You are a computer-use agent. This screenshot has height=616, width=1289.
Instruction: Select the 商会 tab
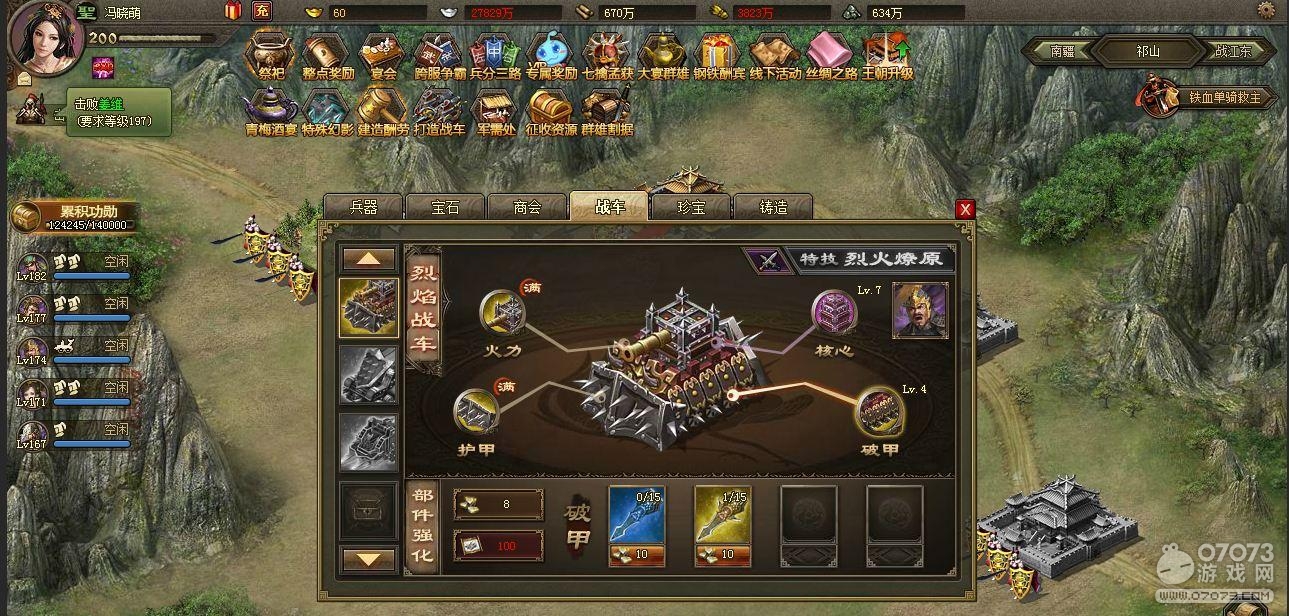(527, 208)
